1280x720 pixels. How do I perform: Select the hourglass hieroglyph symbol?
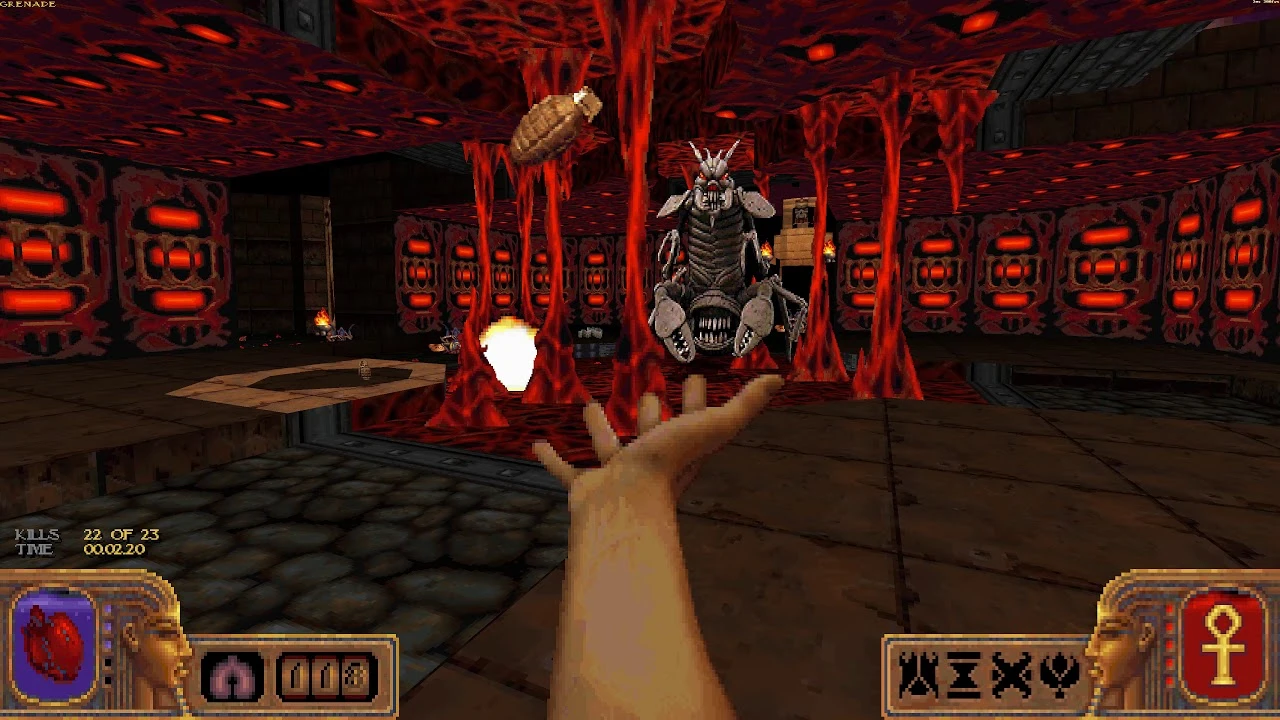(963, 673)
